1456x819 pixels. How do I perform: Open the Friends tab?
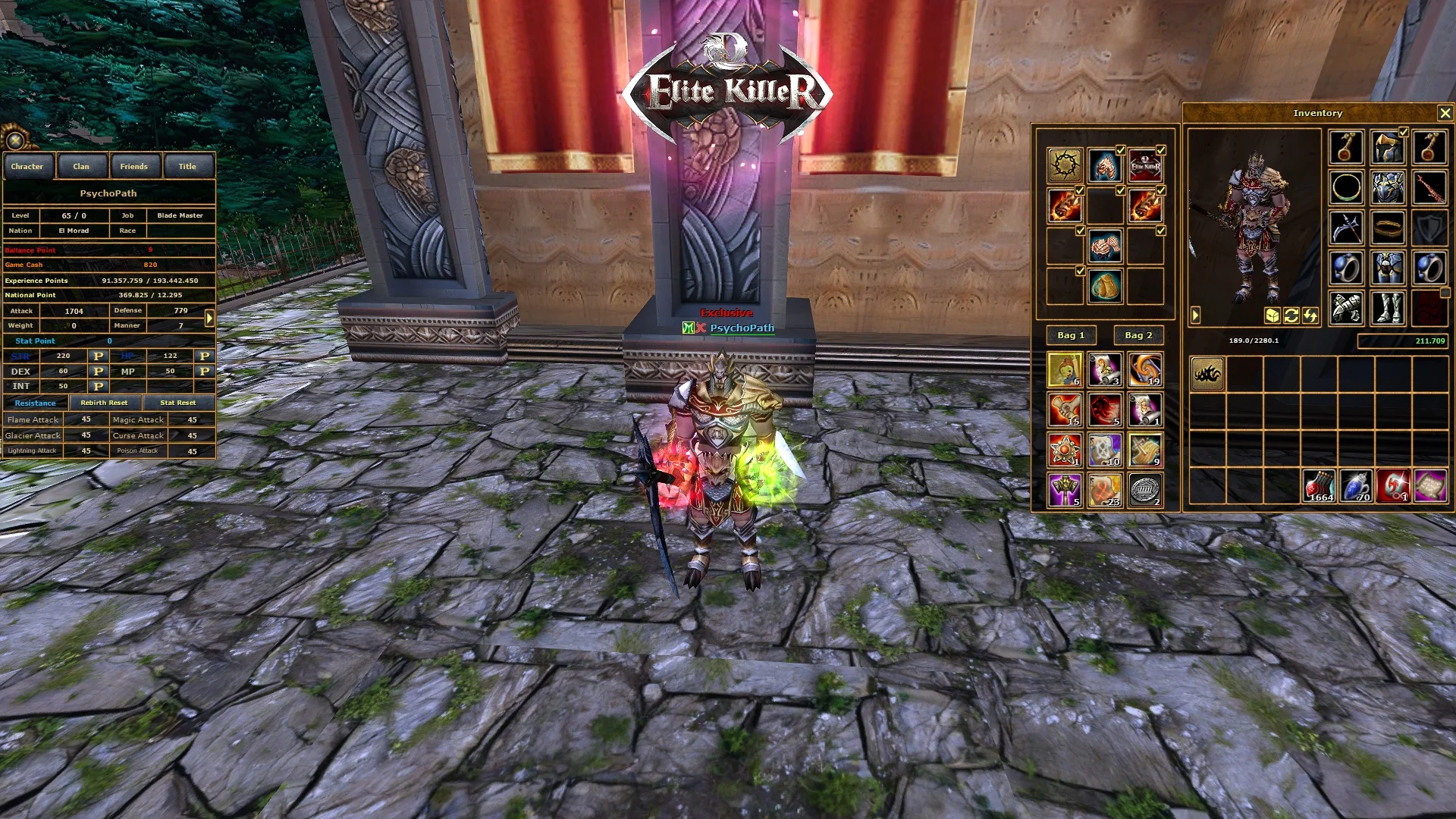coord(133,167)
